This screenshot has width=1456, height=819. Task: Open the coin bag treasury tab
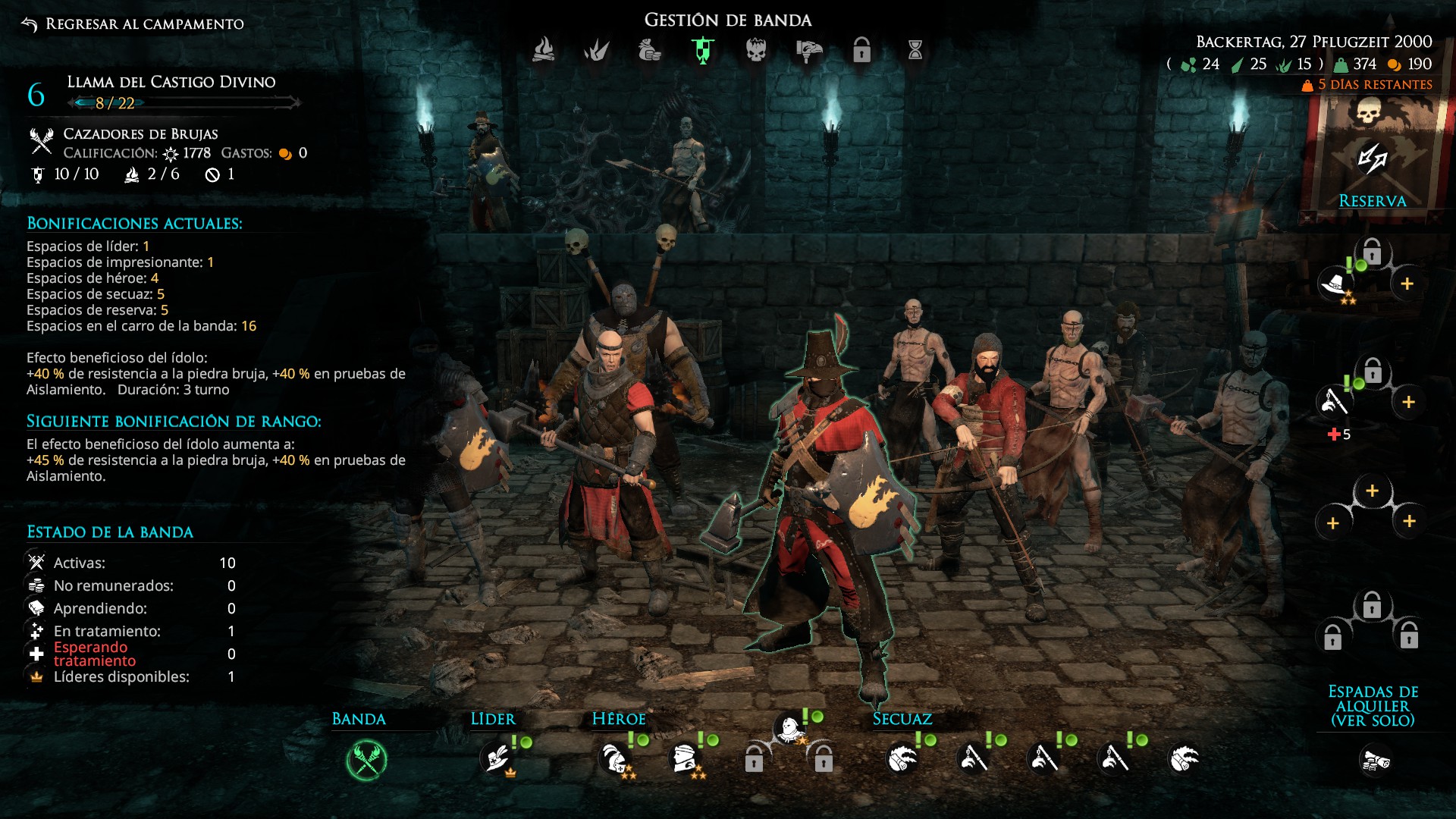click(x=650, y=50)
